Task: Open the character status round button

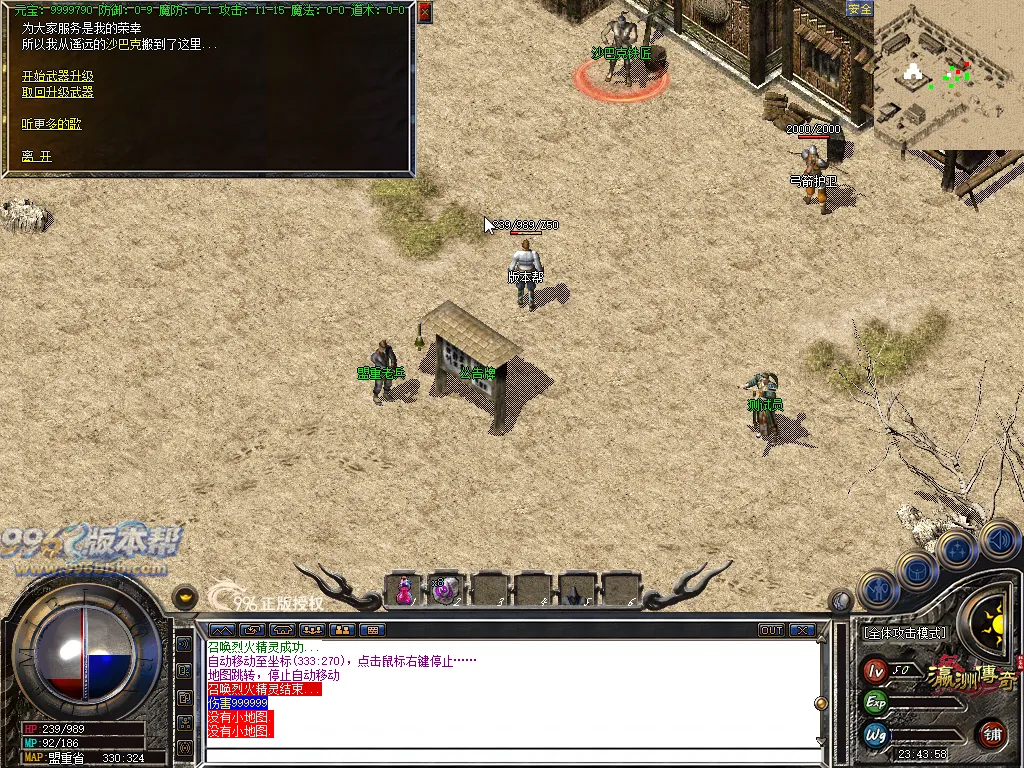Action: (878, 590)
